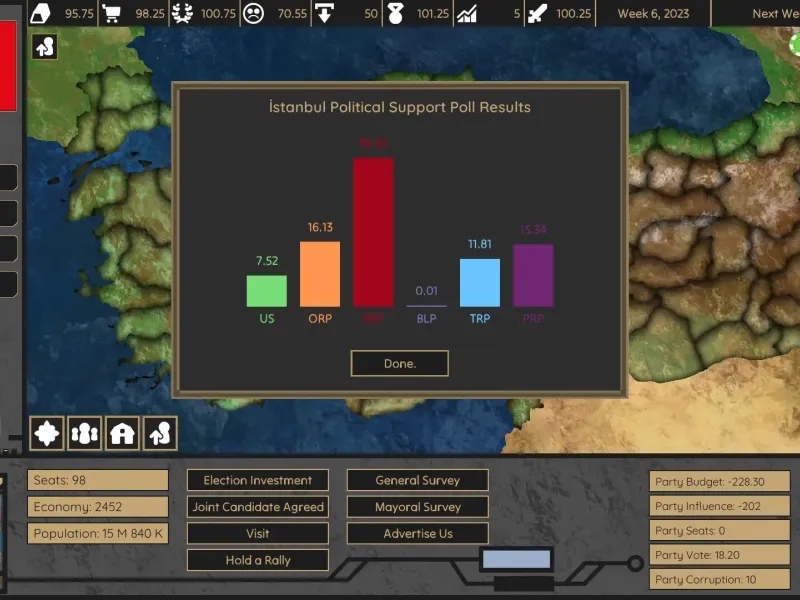Select Joint Candidate Agreed

(x=258, y=507)
